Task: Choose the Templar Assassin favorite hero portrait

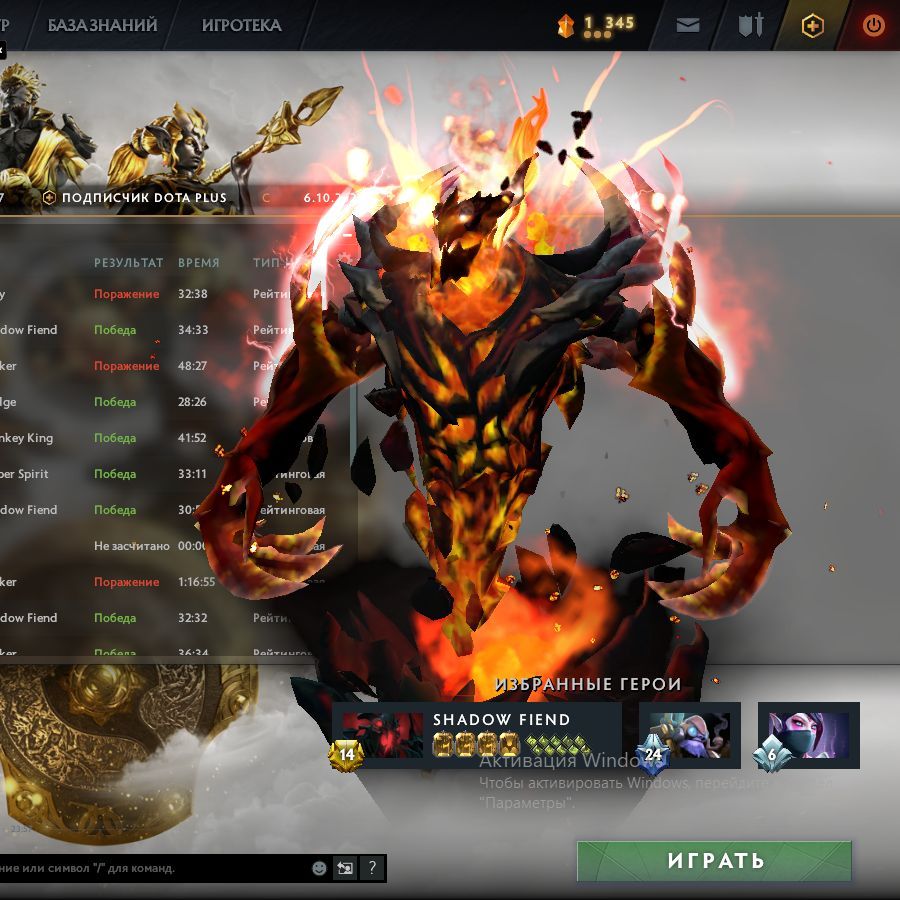Action: [x=809, y=734]
